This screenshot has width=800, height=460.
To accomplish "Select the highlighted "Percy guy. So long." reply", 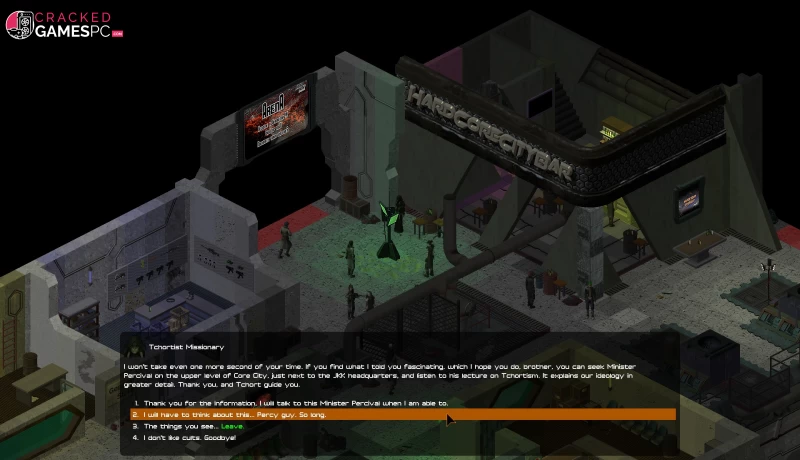I will click(235, 415).
